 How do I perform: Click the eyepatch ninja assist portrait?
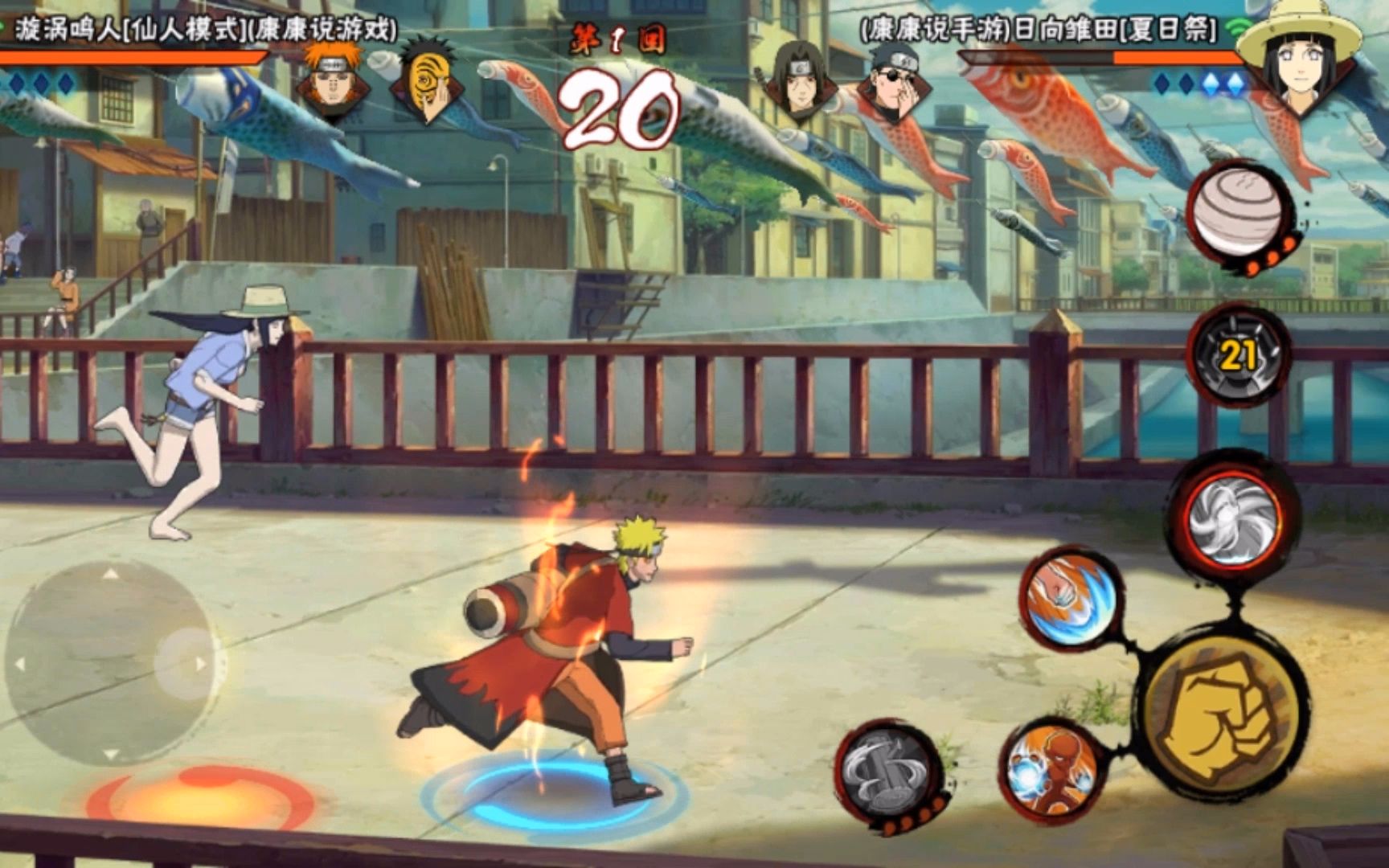pos(894,79)
